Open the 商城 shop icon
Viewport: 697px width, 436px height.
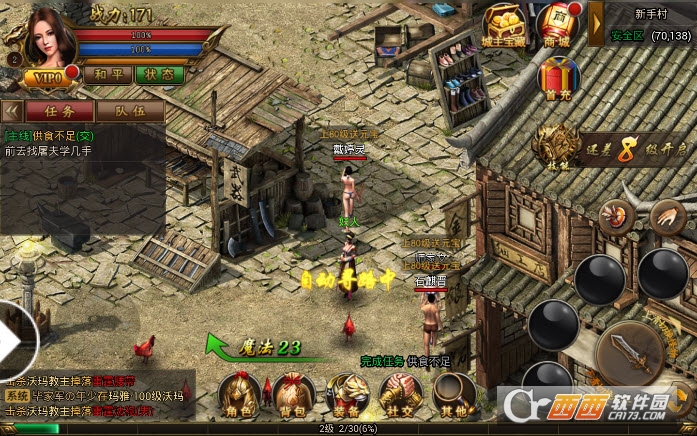tap(559, 24)
